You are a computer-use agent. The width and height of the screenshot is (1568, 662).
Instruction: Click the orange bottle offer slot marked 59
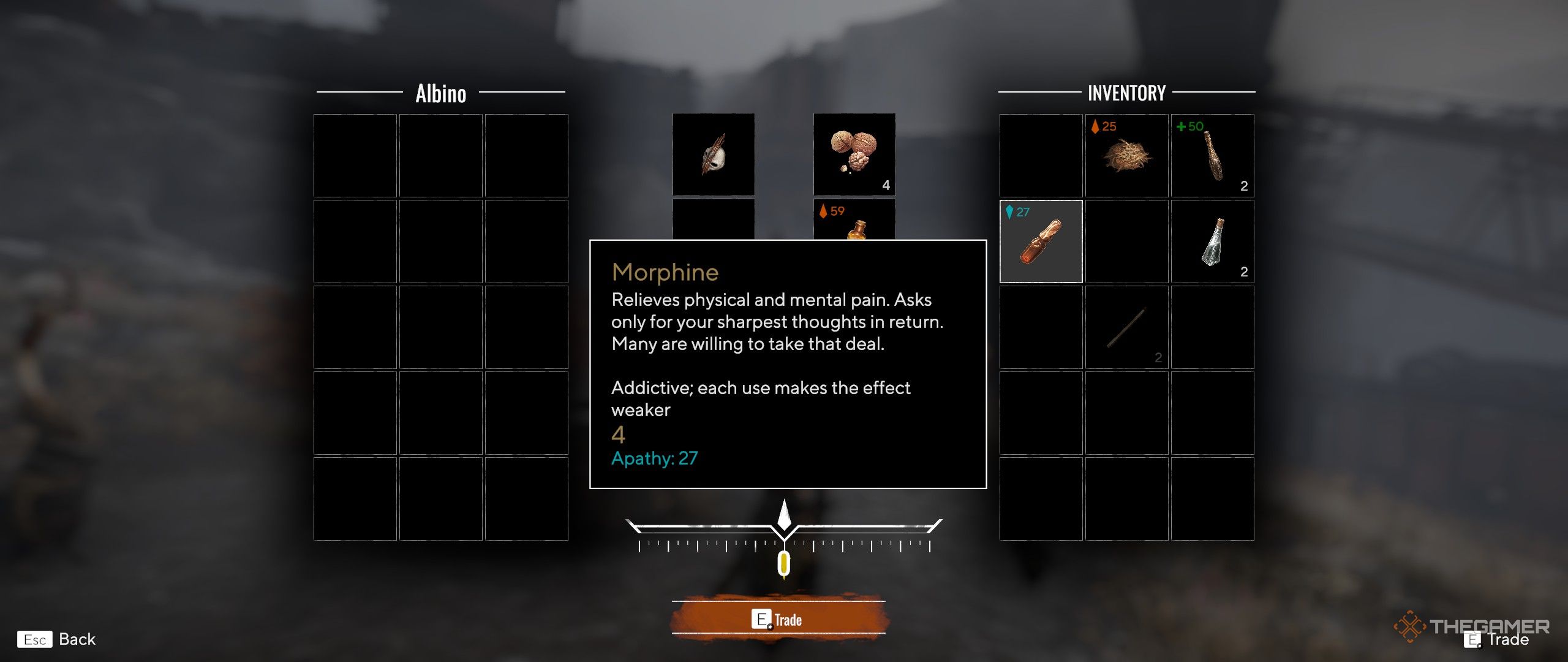(854, 220)
